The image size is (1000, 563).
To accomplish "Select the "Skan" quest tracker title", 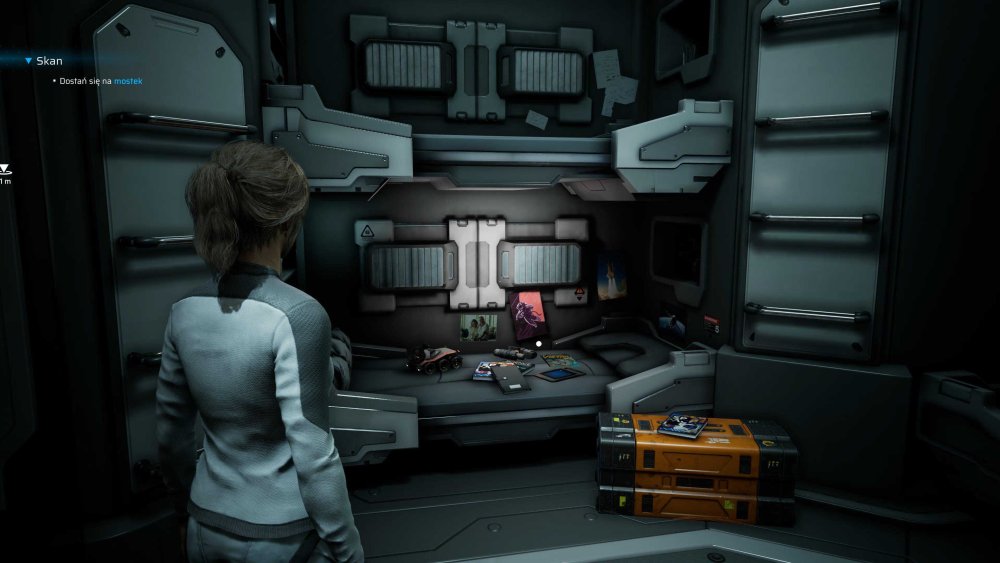I will 48,61.
